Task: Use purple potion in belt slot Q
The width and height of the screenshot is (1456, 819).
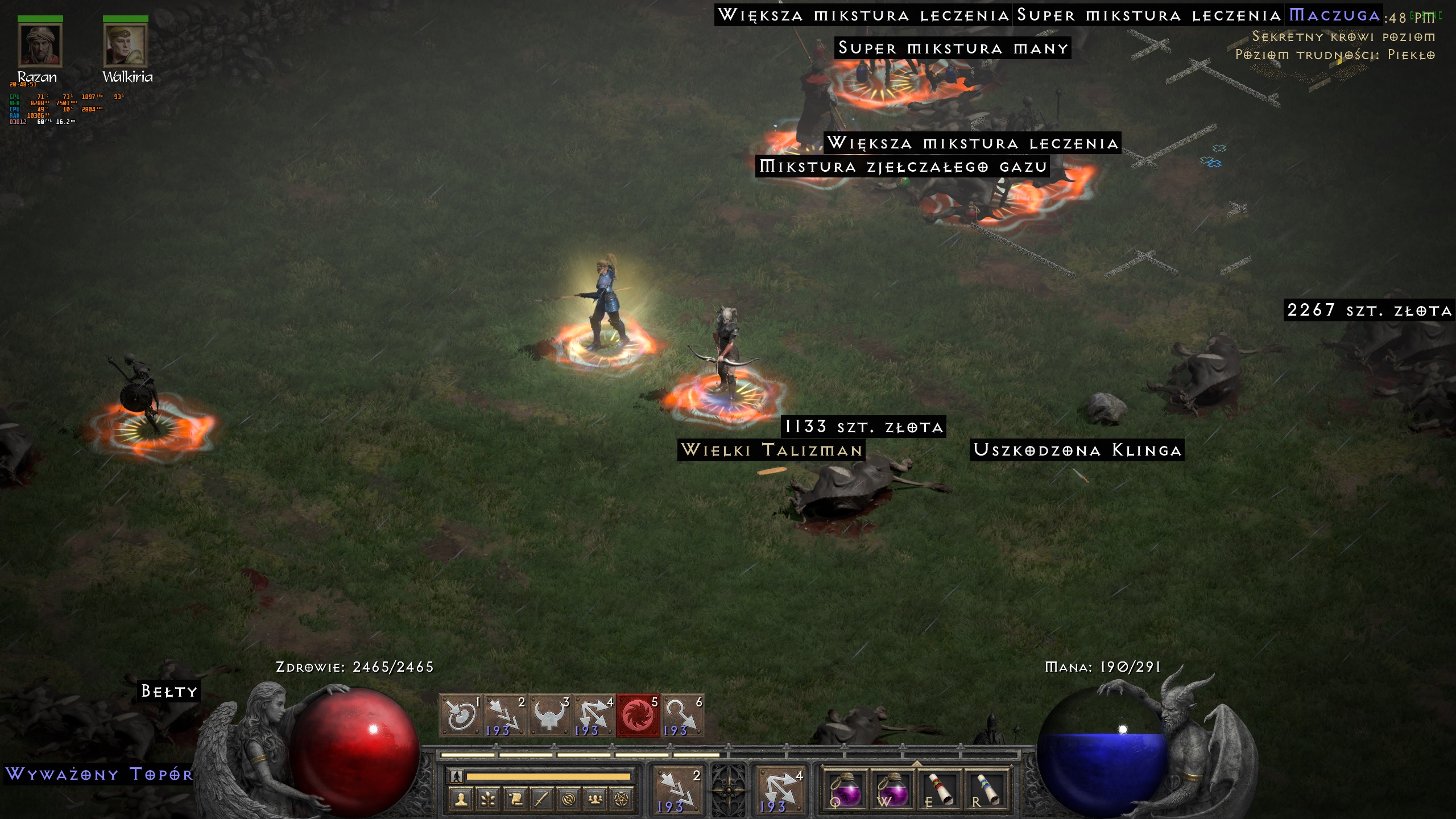Action: pyautogui.click(x=846, y=791)
